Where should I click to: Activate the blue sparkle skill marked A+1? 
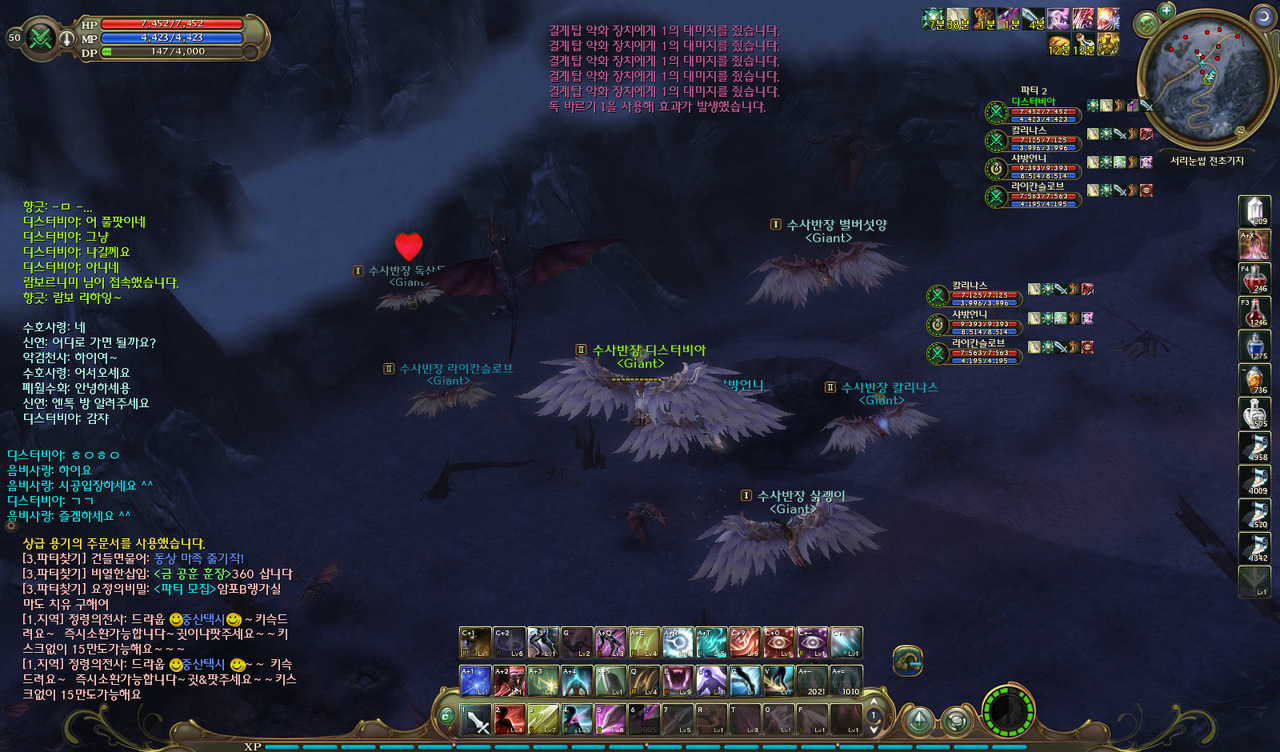click(475, 680)
